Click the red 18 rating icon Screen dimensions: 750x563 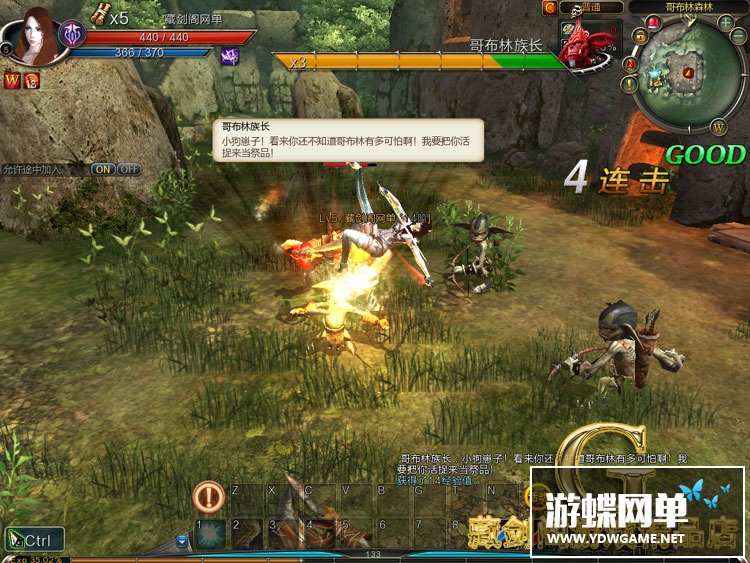[x=32, y=80]
